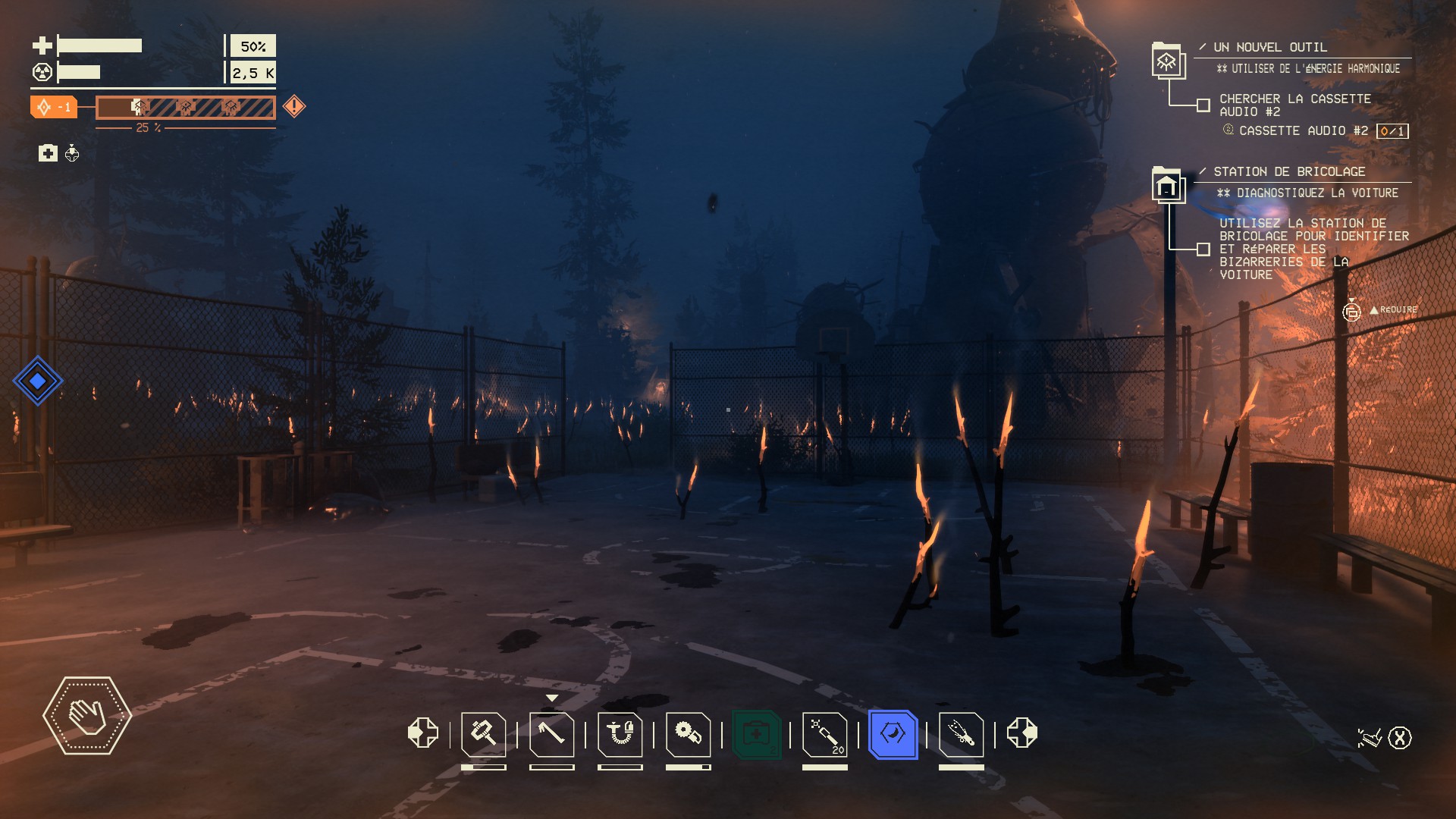Click the 'Chercher la cassette audio #2' objective

pyautogui.click(x=1294, y=105)
